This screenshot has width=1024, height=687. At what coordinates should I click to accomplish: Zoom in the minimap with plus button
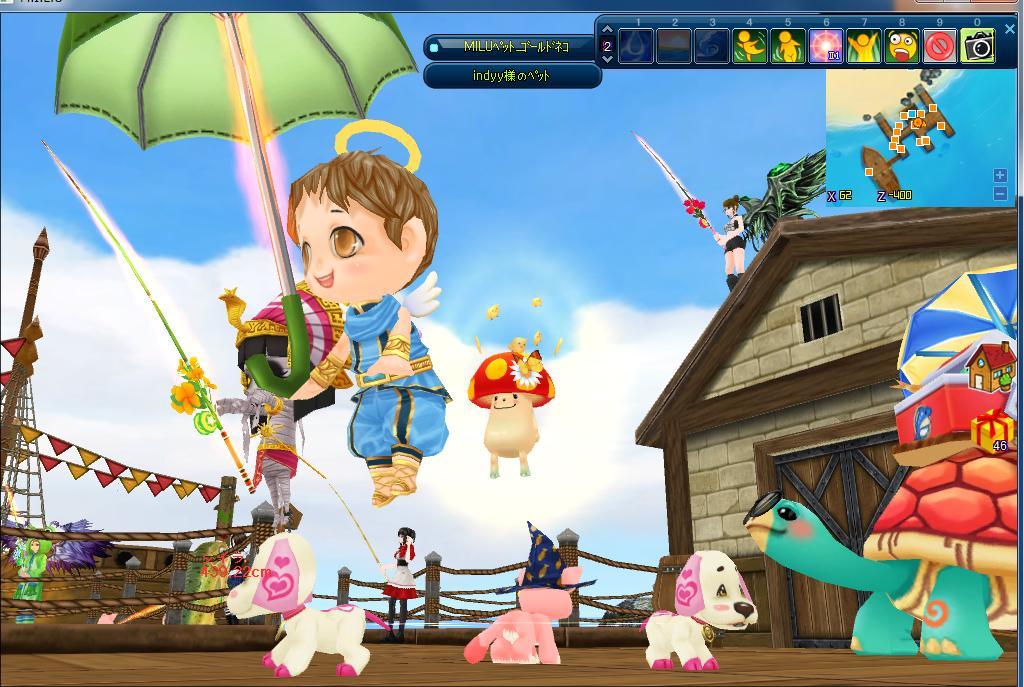(x=1000, y=176)
